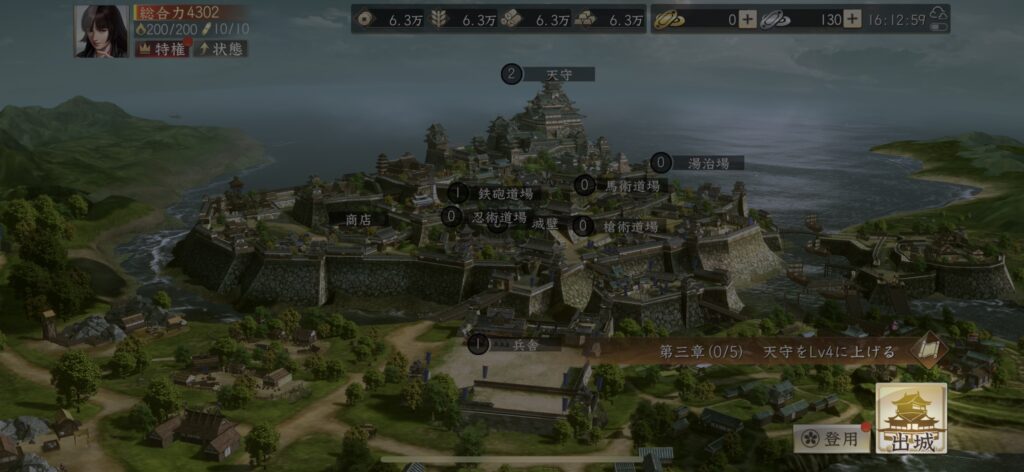Open the quest scroll icon
Image resolution: width=1024 pixels, height=472 pixels.
[929, 349]
